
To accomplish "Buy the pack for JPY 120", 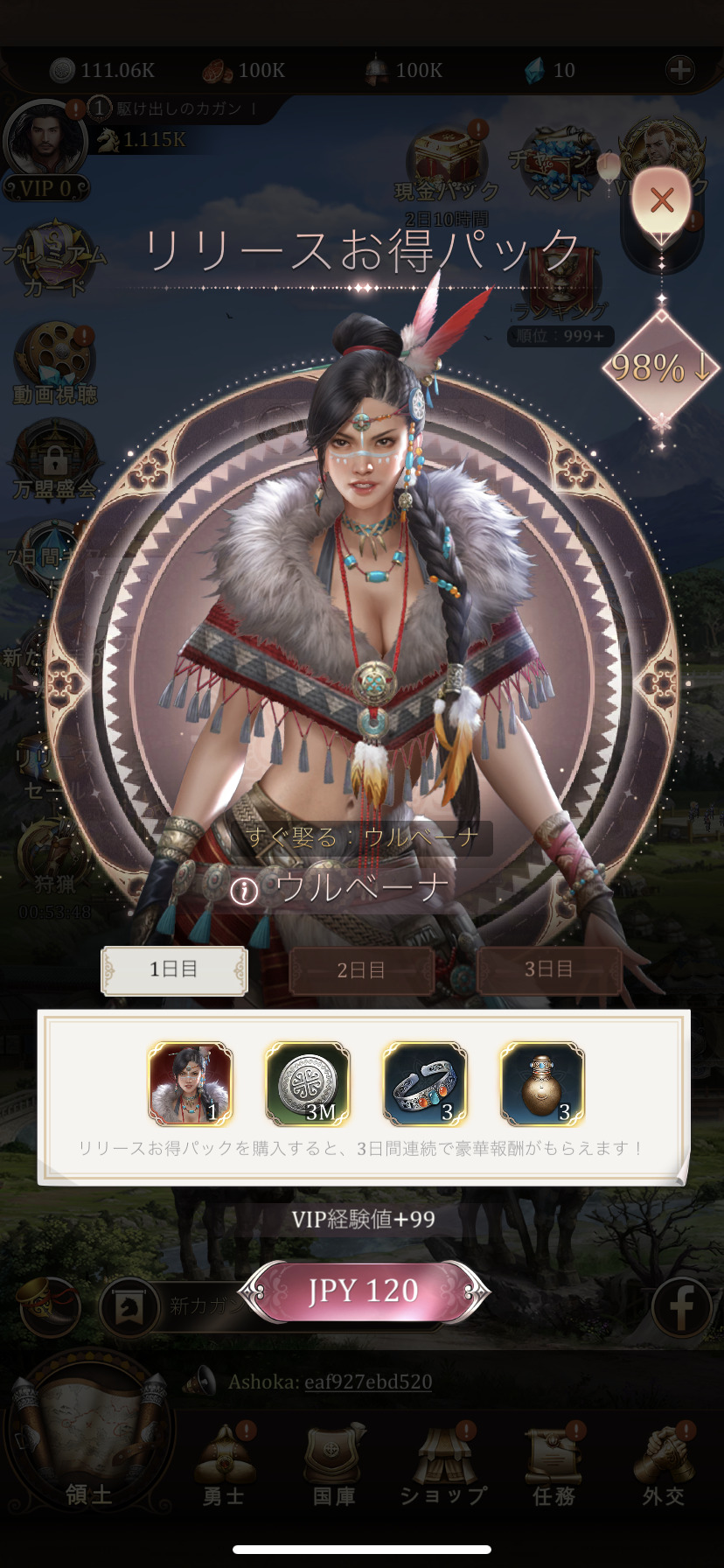I will (363, 1291).
